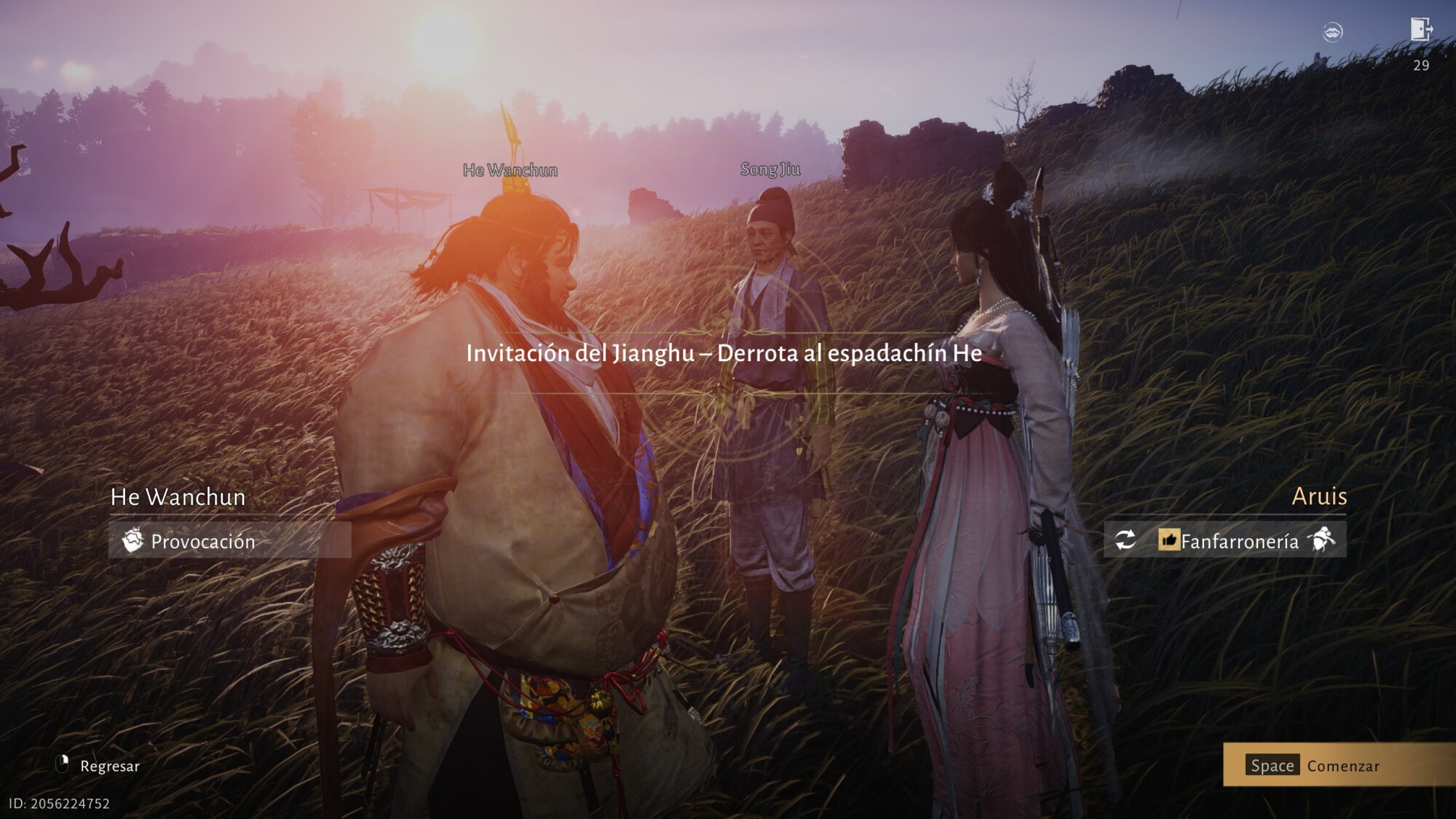Click the exit door icon

1420,30
